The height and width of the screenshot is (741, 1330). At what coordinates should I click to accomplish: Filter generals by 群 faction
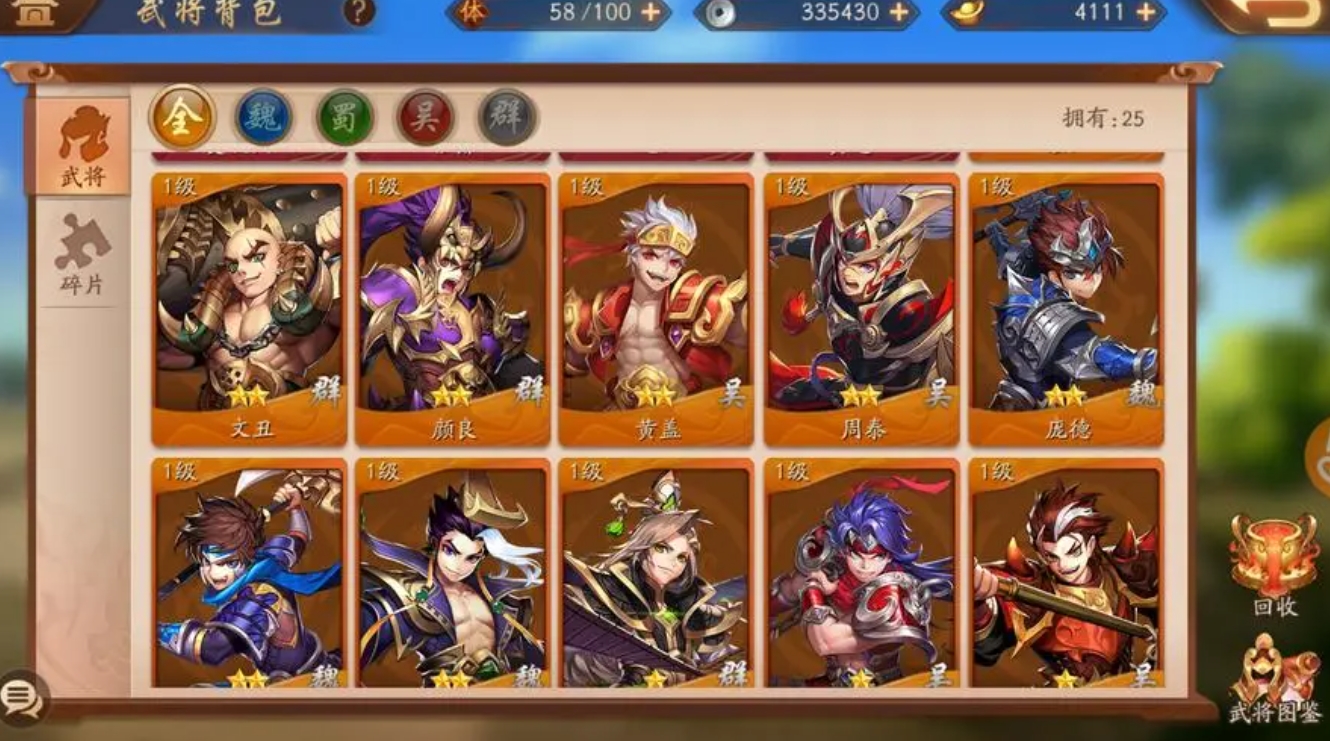[507, 118]
